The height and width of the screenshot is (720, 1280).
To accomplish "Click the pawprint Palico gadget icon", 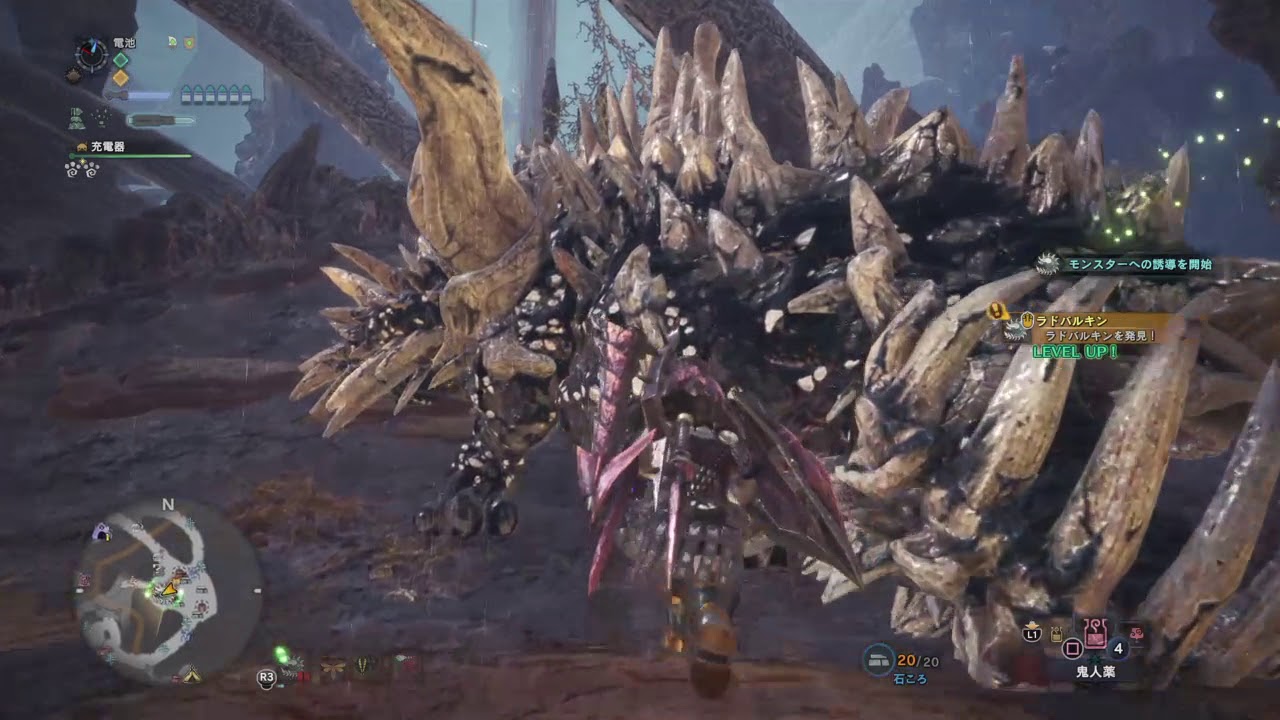I will click(x=79, y=168).
